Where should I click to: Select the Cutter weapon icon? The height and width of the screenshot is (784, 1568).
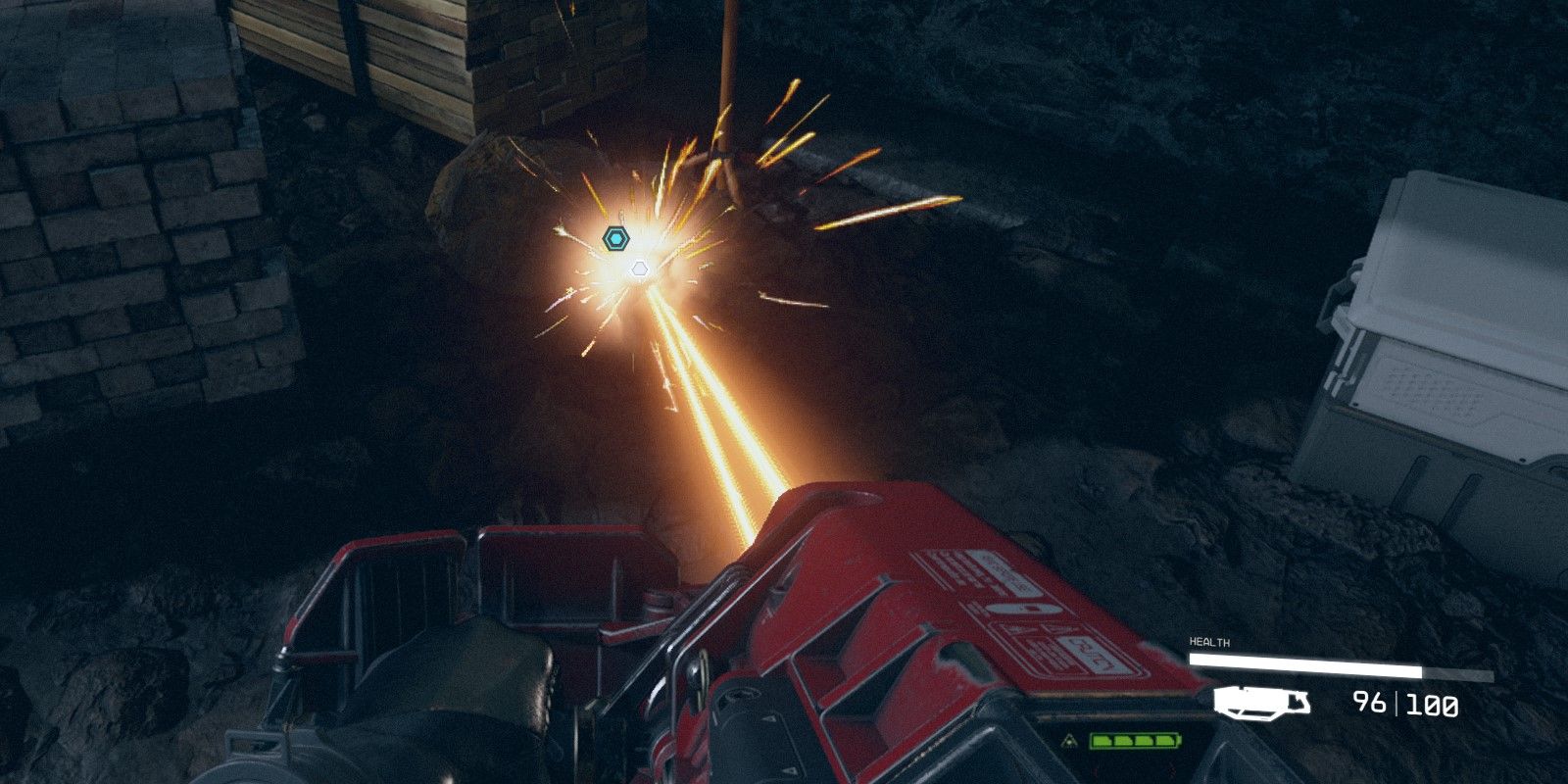point(1262,702)
